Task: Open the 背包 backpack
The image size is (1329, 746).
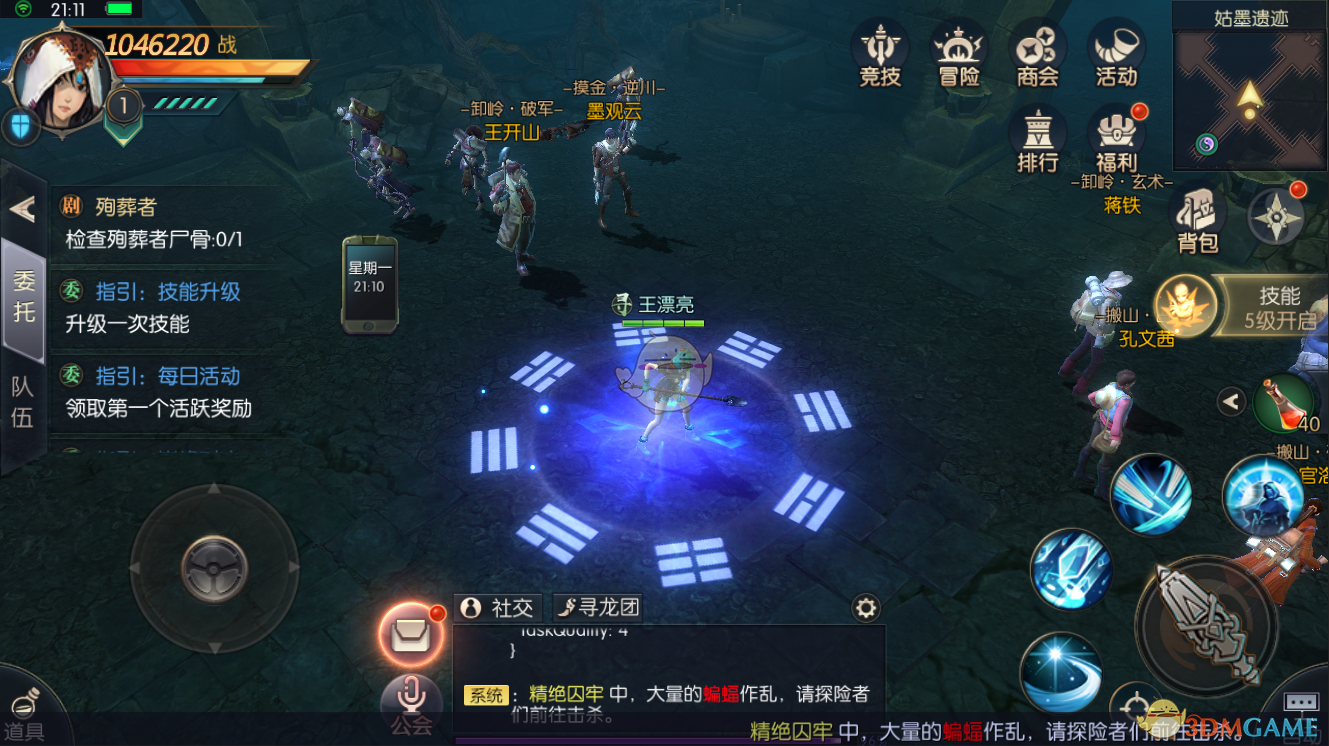Action: 1197,220
